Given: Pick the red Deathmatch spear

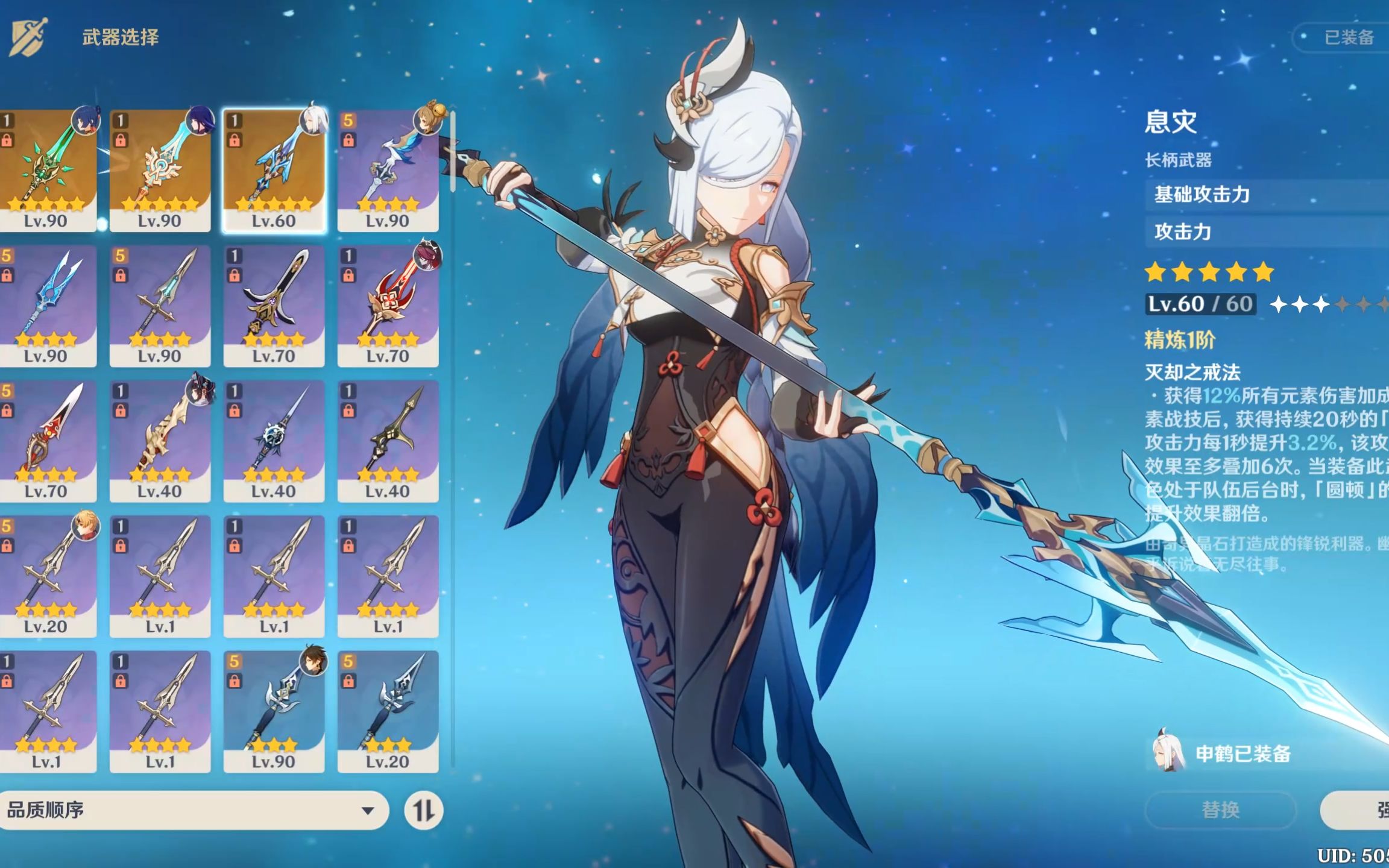Looking at the screenshot, I should point(388,305).
